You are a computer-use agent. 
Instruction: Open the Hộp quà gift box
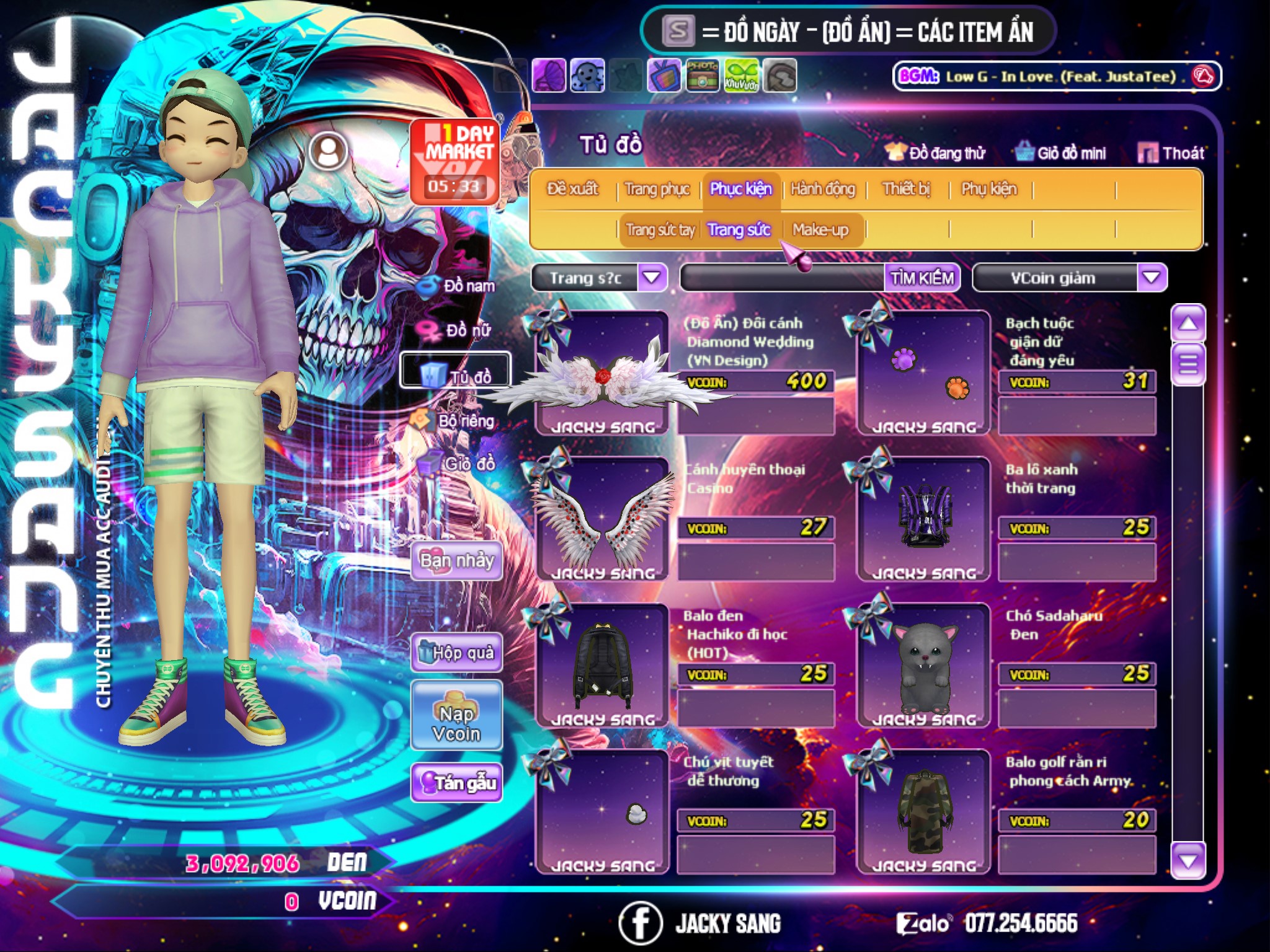pos(456,652)
